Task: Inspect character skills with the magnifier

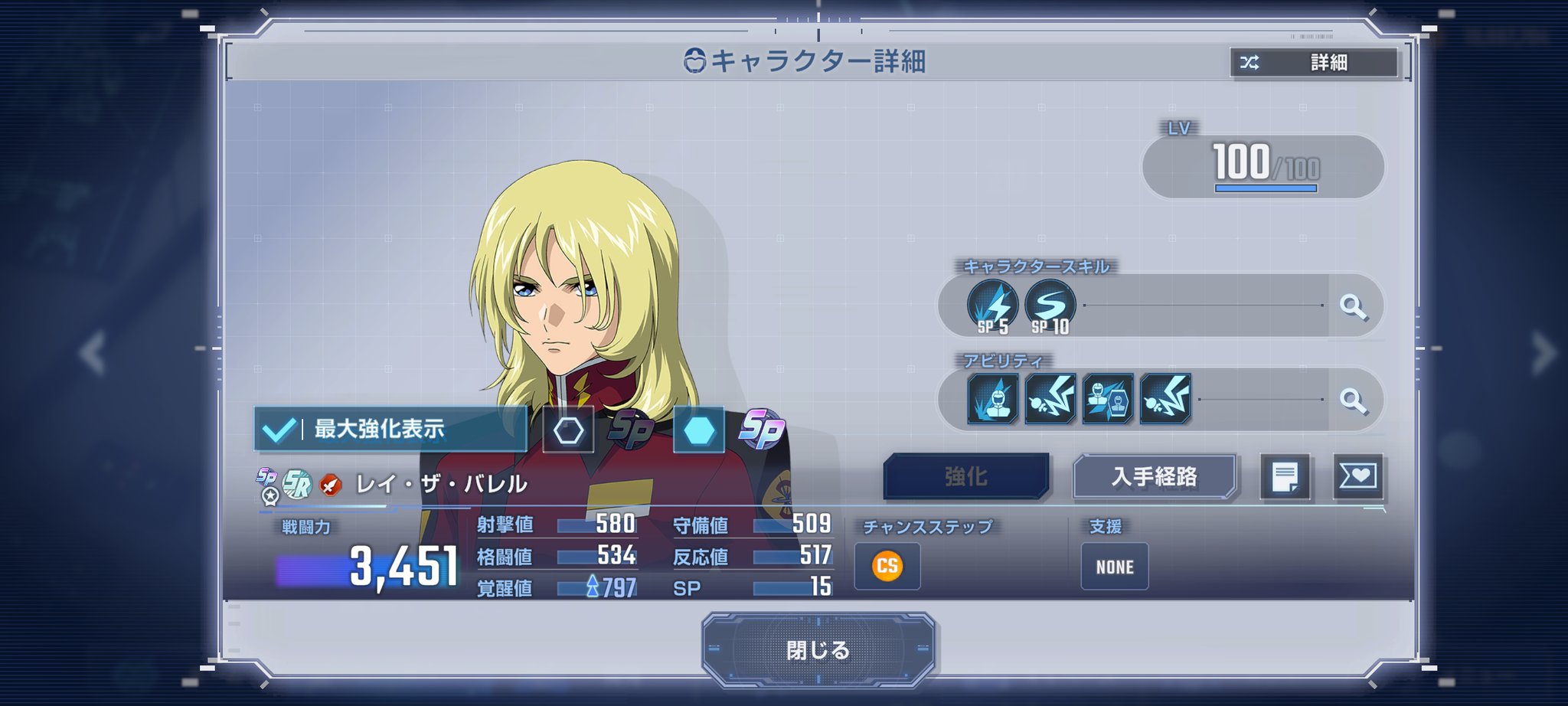Action: (1353, 307)
